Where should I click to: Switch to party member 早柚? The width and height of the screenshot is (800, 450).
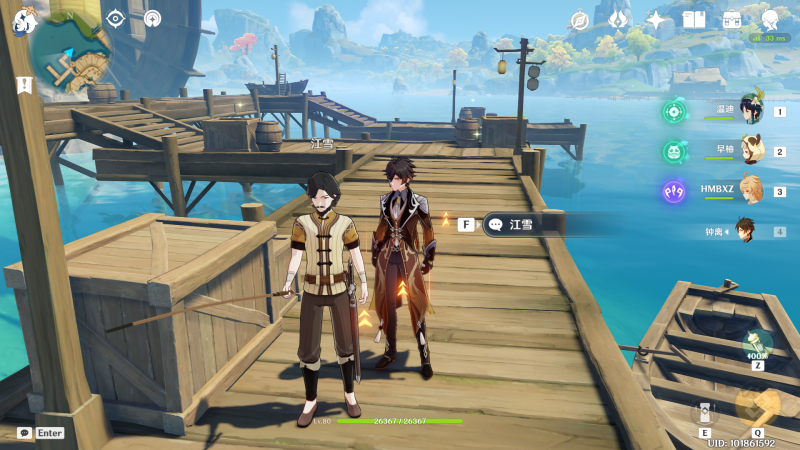click(x=750, y=151)
